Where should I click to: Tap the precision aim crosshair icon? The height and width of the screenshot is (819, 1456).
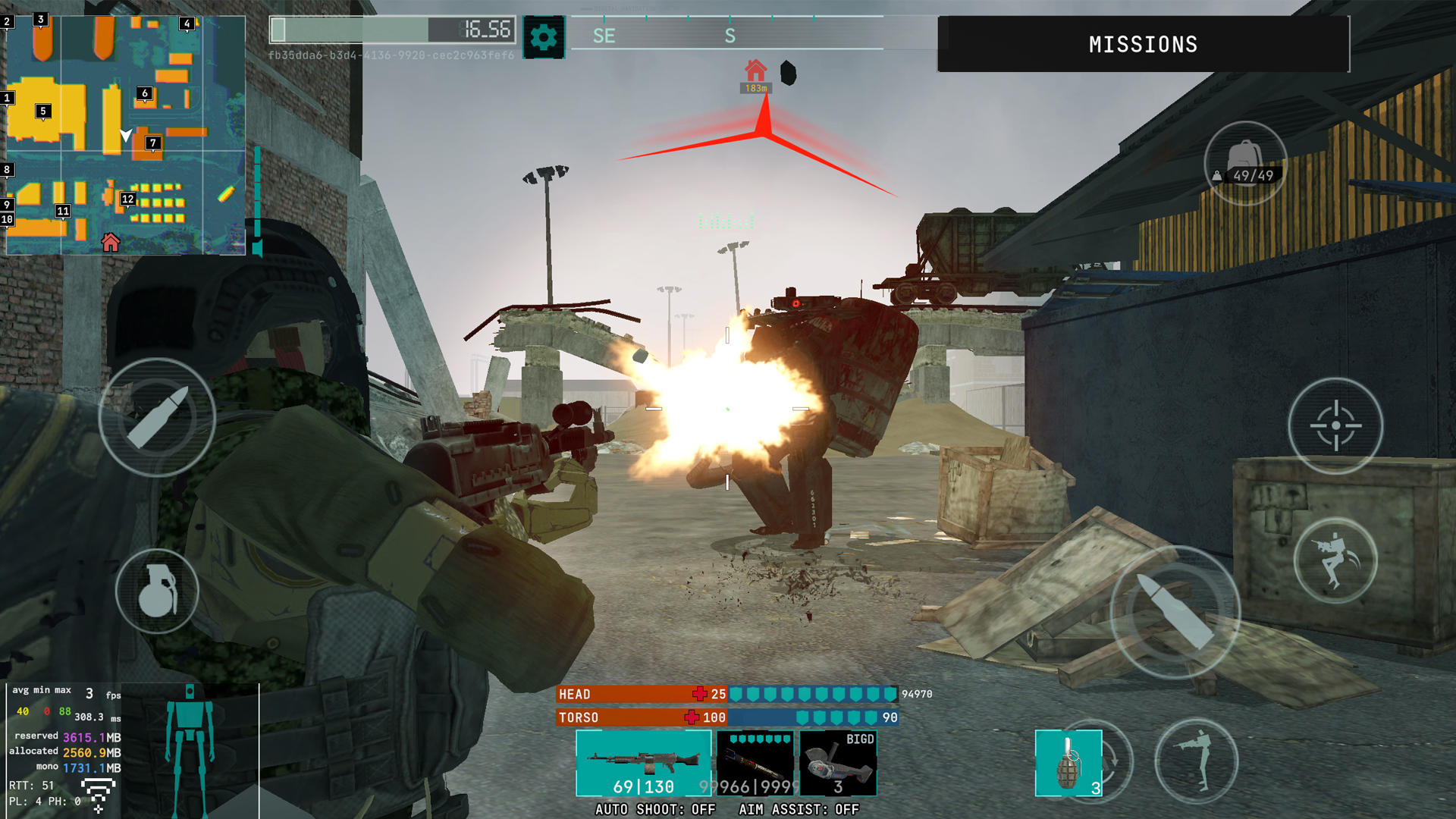tap(1336, 427)
